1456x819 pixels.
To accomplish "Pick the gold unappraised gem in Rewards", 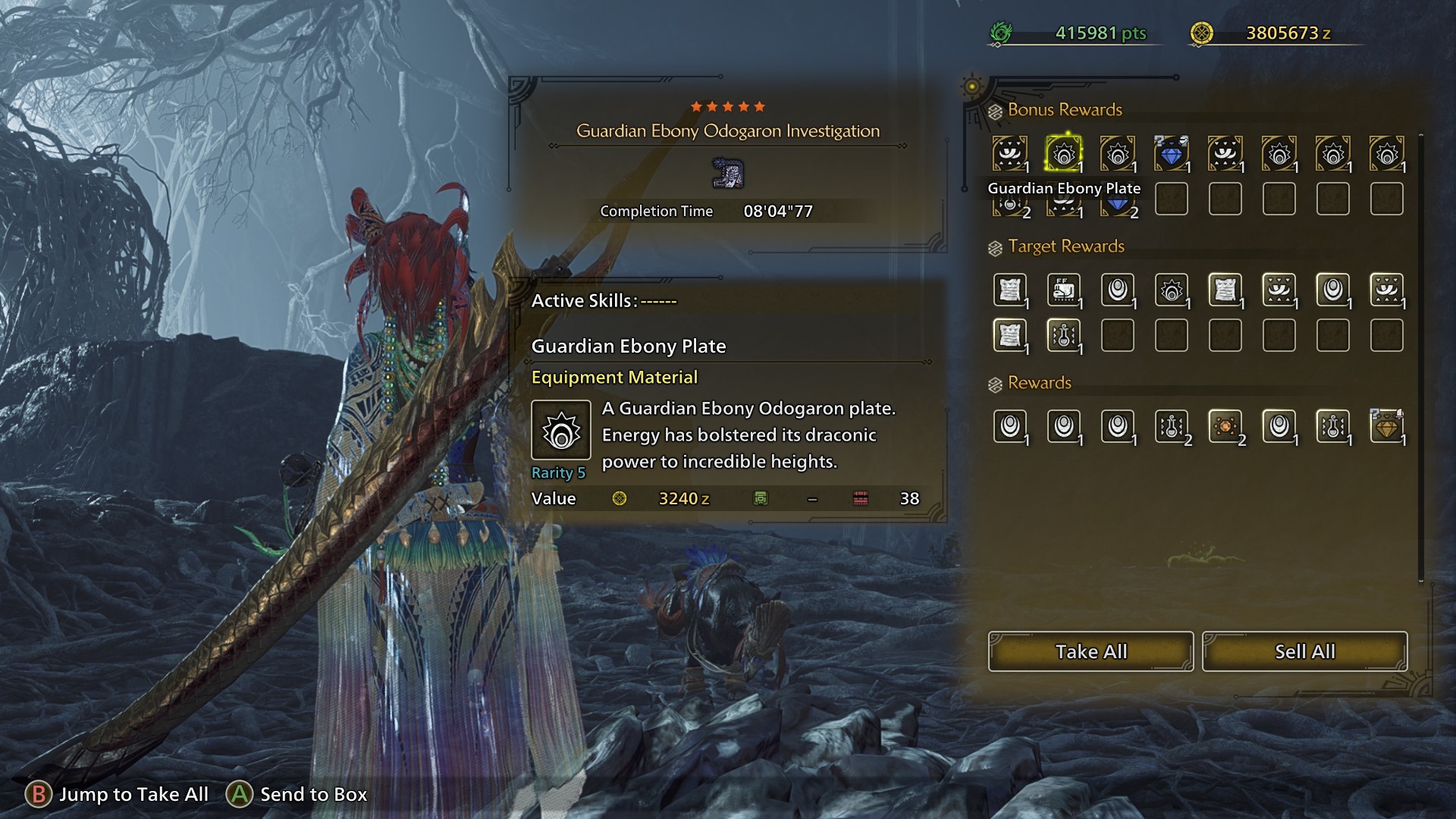I will pyautogui.click(x=1386, y=427).
